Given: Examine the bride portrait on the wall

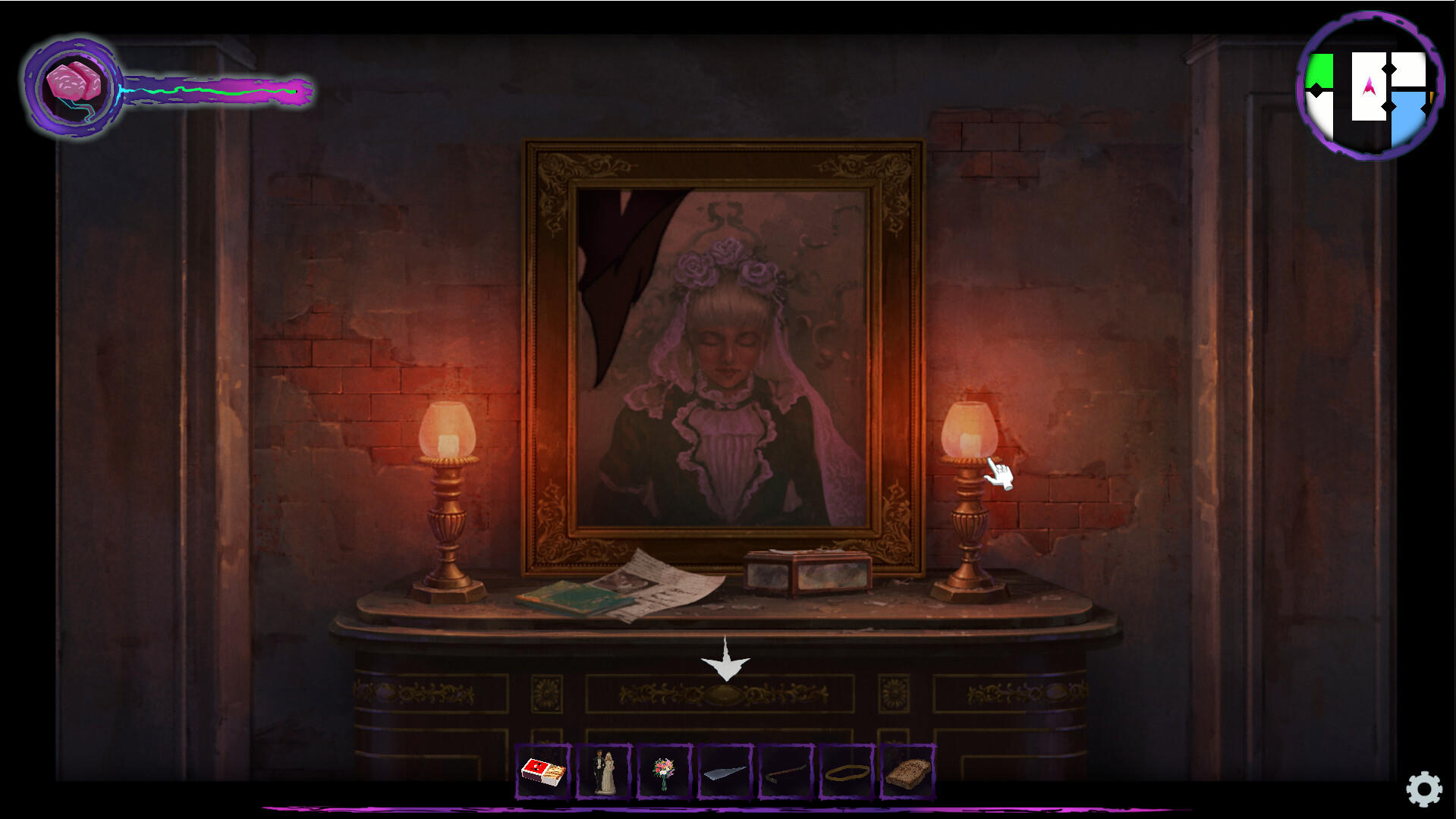Looking at the screenshot, I should click(721, 349).
